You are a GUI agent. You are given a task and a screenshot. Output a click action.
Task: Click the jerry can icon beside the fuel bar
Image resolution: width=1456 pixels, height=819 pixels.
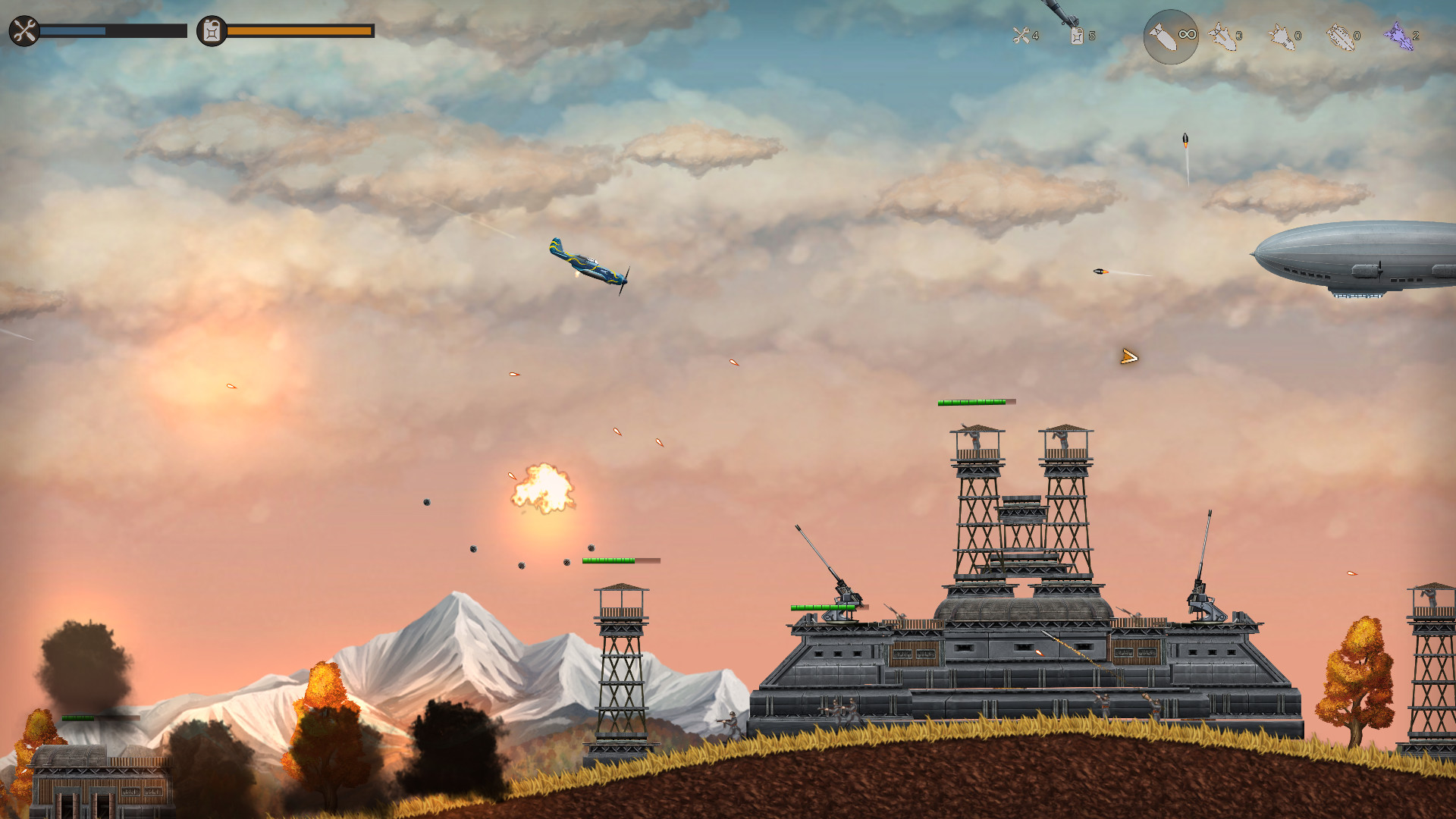pos(210,32)
